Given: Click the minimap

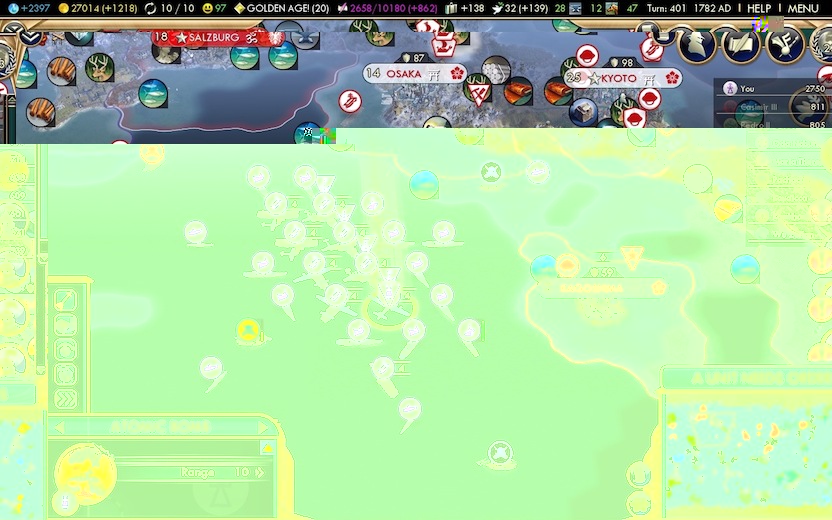Looking at the screenshot, I should click(745, 450).
